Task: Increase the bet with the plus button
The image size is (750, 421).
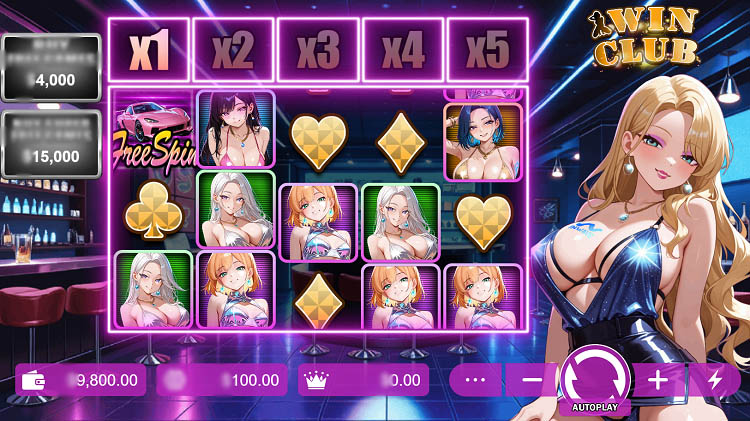Action: click(657, 380)
